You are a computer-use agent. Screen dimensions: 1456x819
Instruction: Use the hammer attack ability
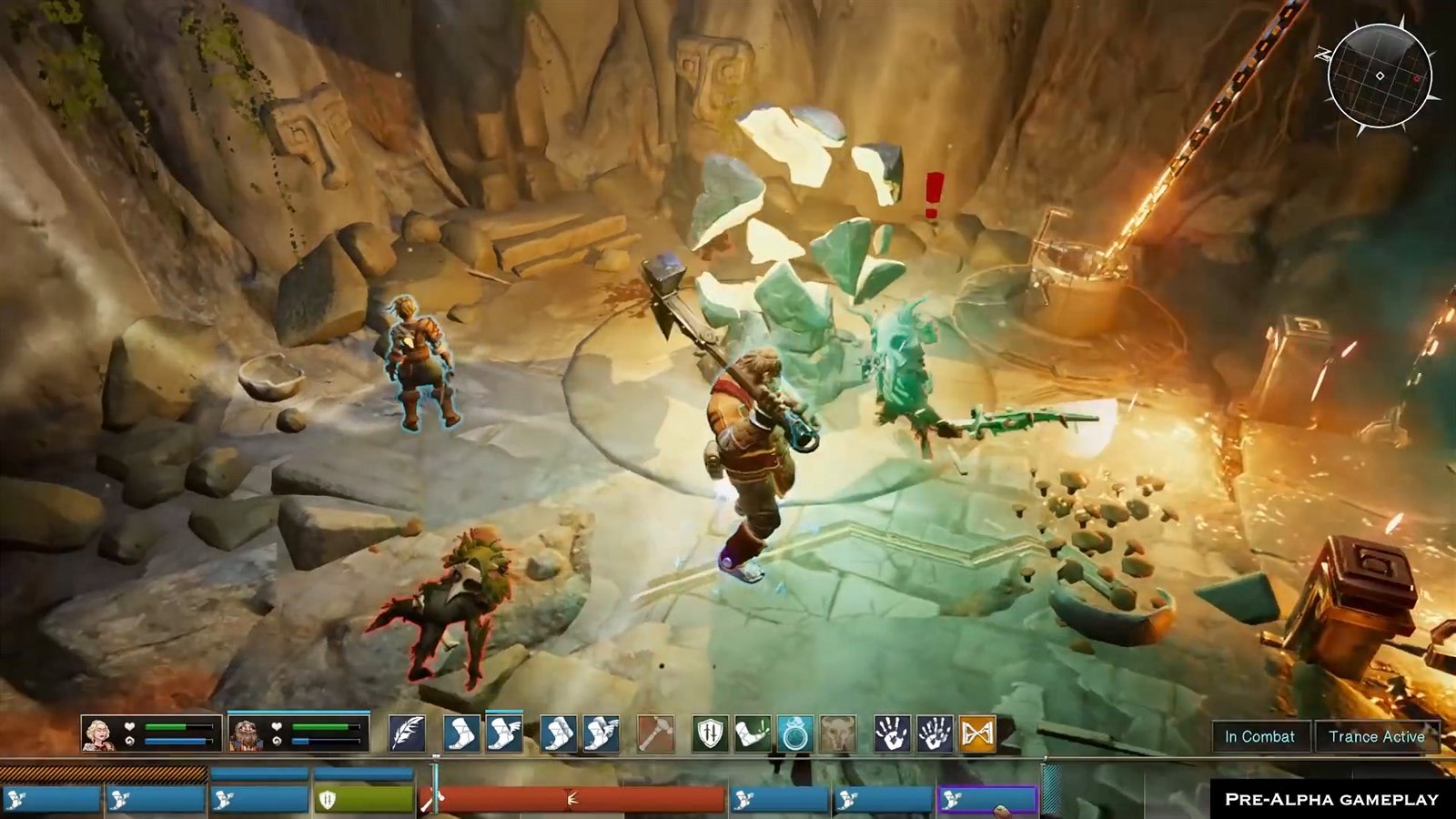pos(655,733)
